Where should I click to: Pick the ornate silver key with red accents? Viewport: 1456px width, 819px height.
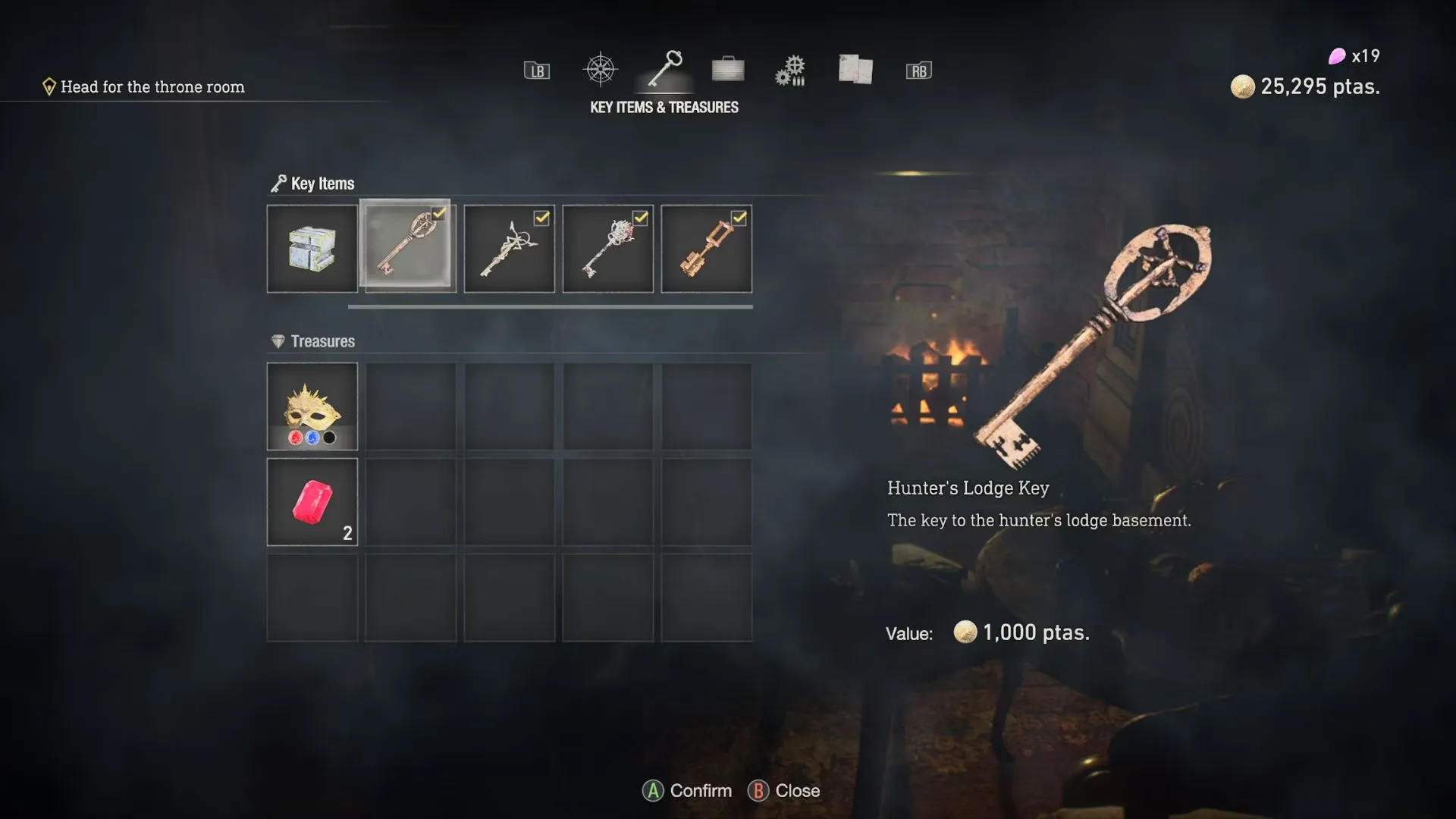pos(608,249)
